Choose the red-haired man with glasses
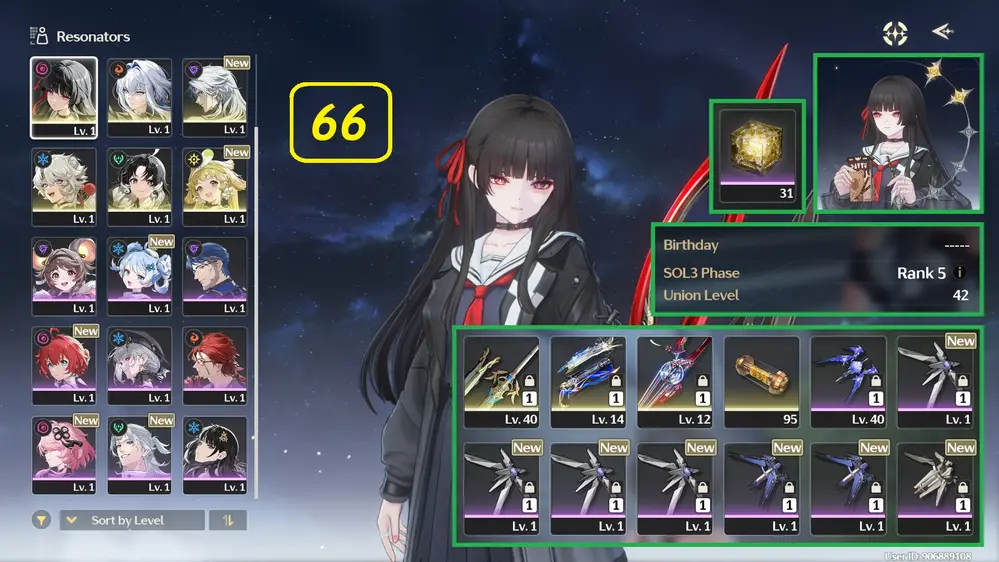Viewport: 999px width, 562px height. (214, 365)
